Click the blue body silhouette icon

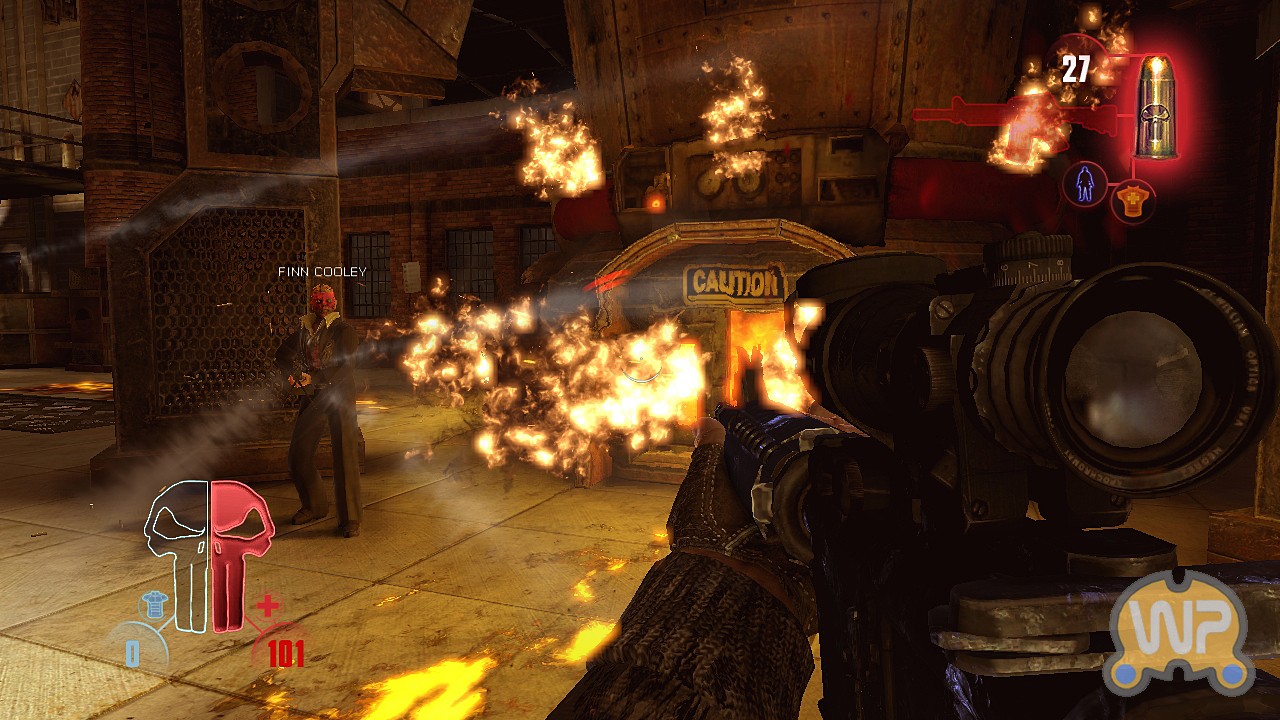1085,185
